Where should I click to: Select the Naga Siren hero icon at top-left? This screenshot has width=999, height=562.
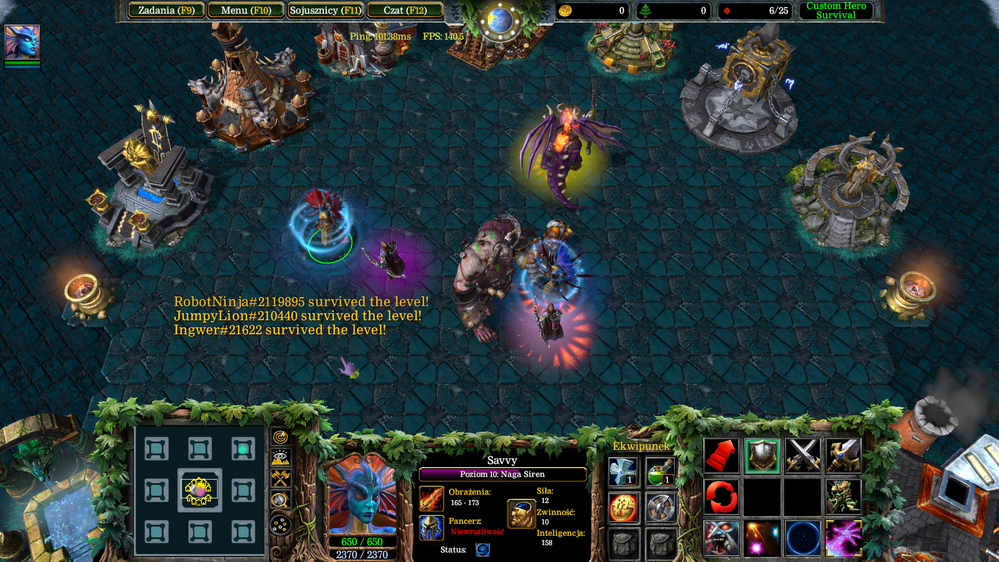click(22, 43)
